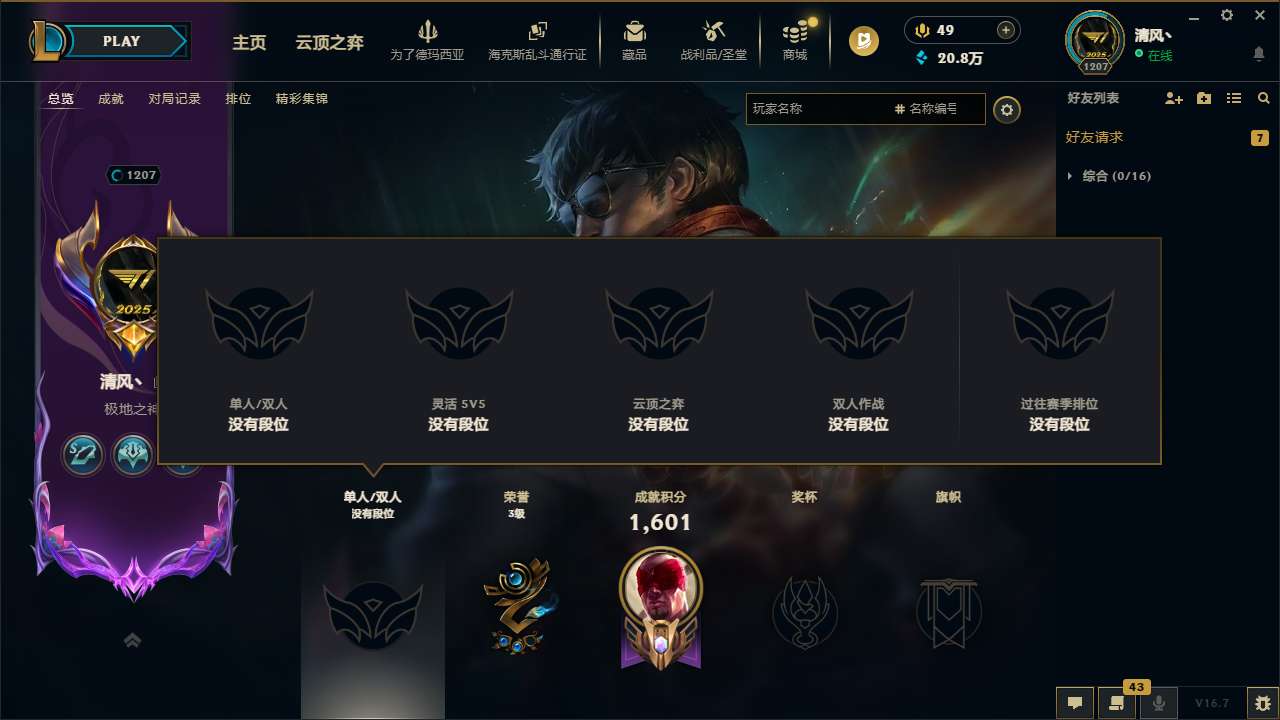Switch to the 排位 ranked tab

point(238,98)
